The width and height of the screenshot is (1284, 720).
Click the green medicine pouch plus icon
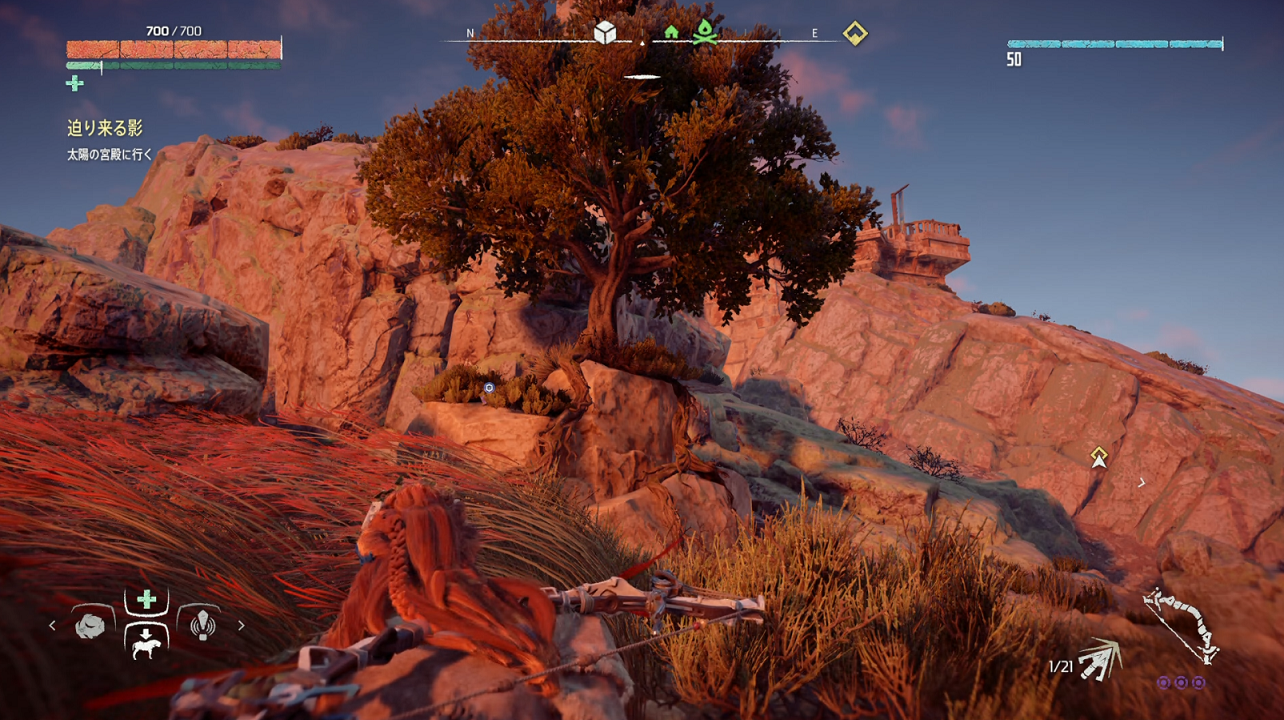pyautogui.click(x=75, y=84)
